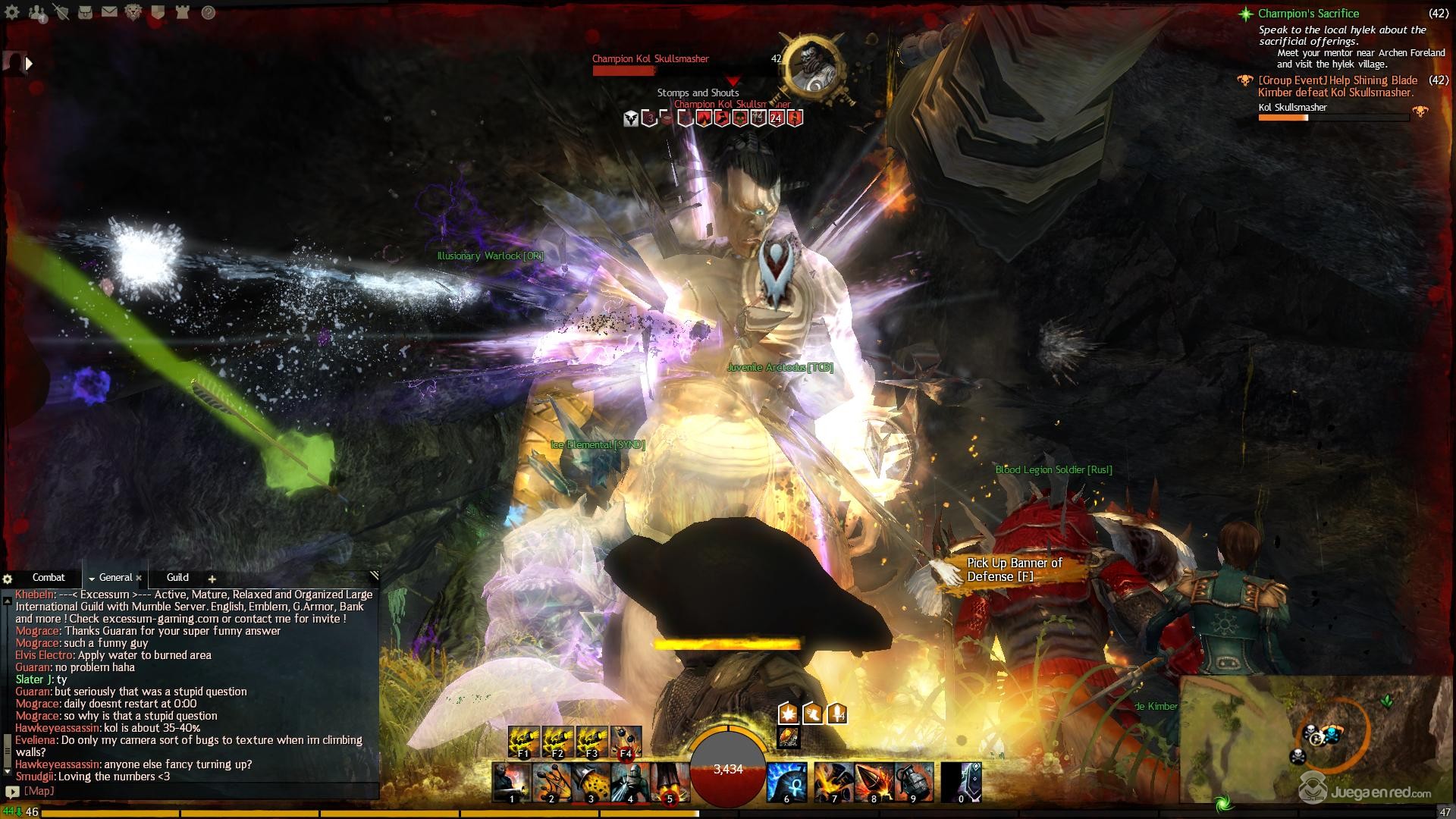Select the Champion's Sacrifice objective tracker
The width and height of the screenshot is (1456, 819).
[1308, 14]
